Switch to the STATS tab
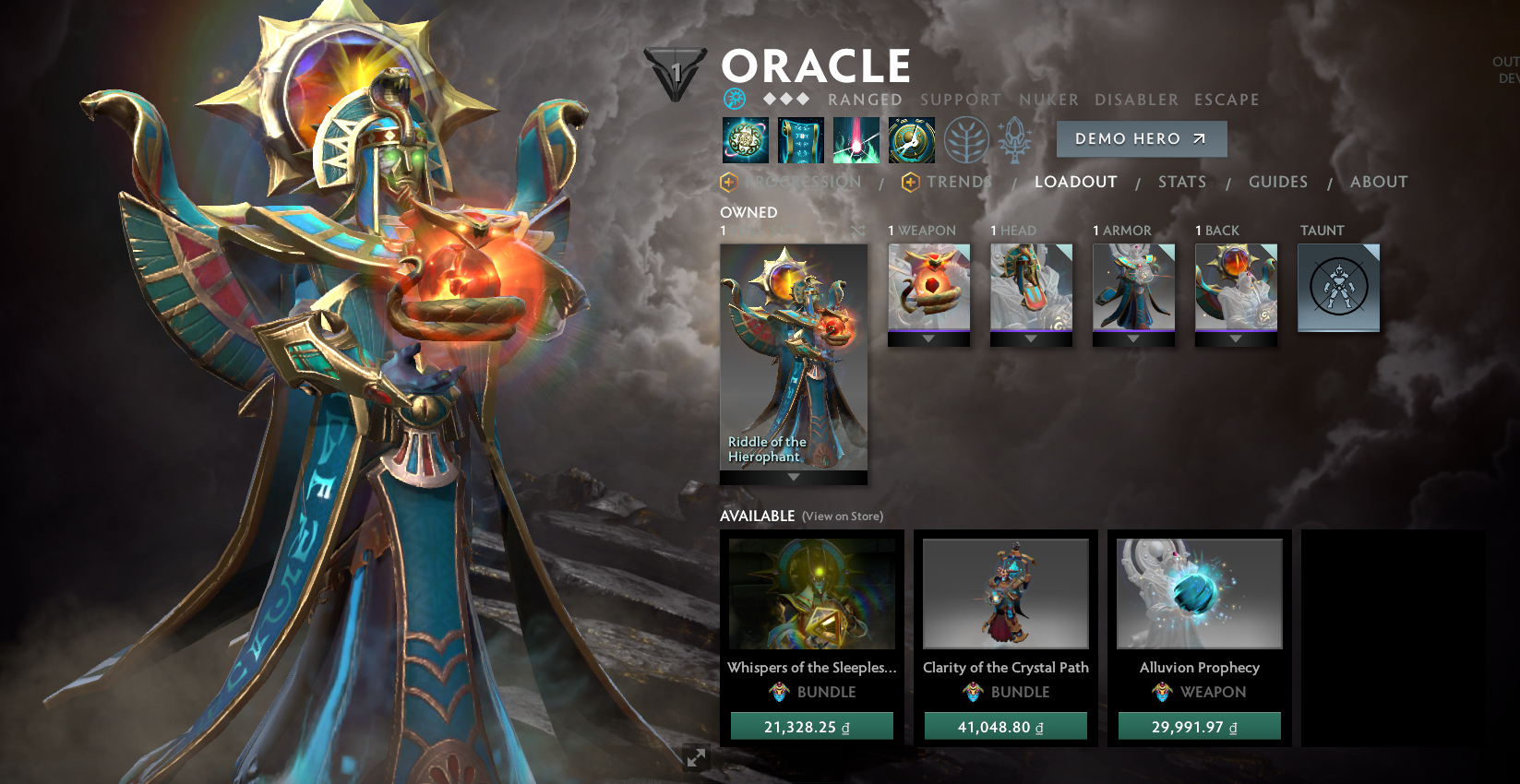1520x784 pixels. tap(1182, 182)
